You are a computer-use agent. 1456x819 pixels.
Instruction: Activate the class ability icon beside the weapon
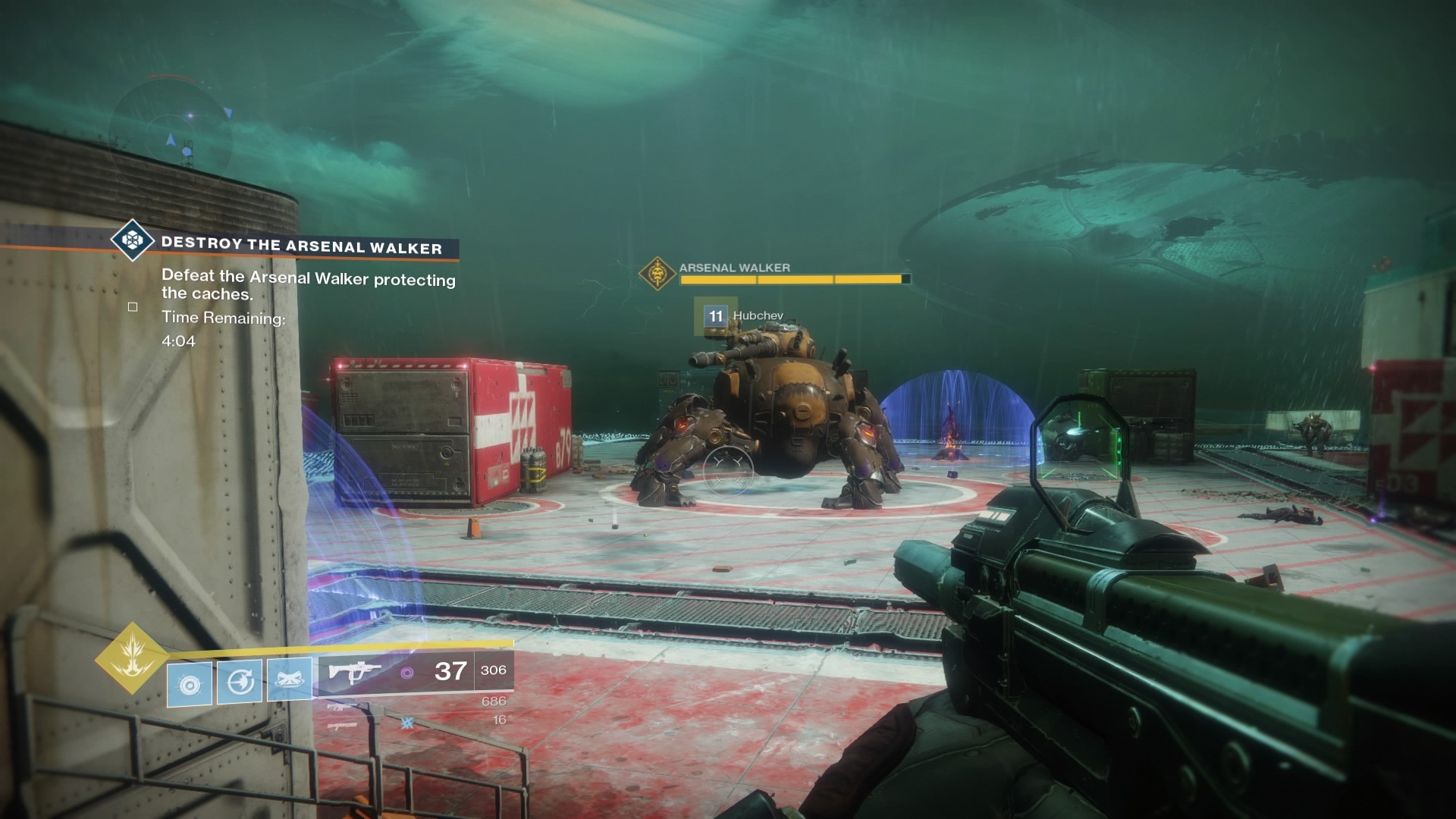click(x=290, y=679)
